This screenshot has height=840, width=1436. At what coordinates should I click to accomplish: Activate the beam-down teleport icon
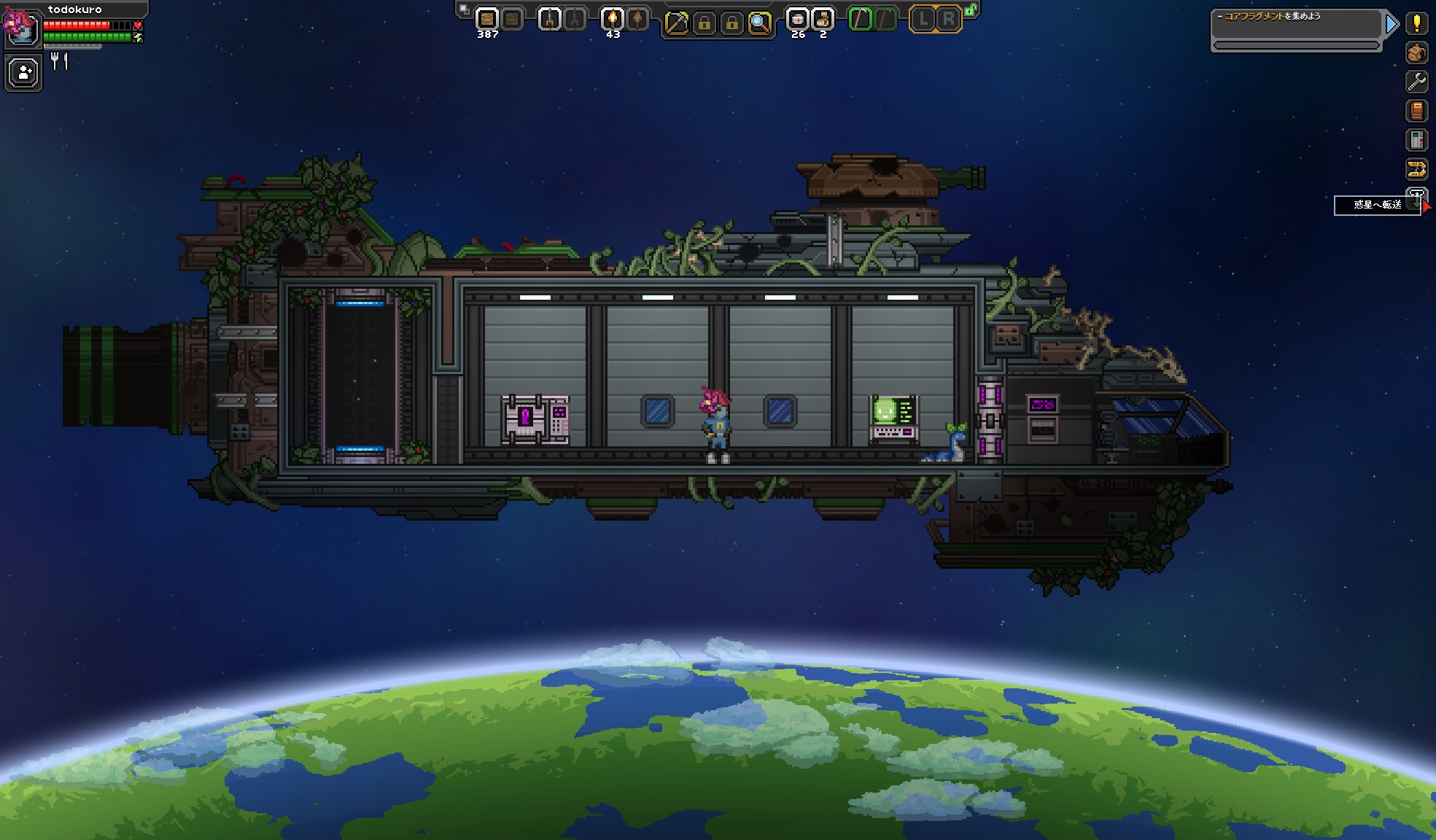(1416, 198)
